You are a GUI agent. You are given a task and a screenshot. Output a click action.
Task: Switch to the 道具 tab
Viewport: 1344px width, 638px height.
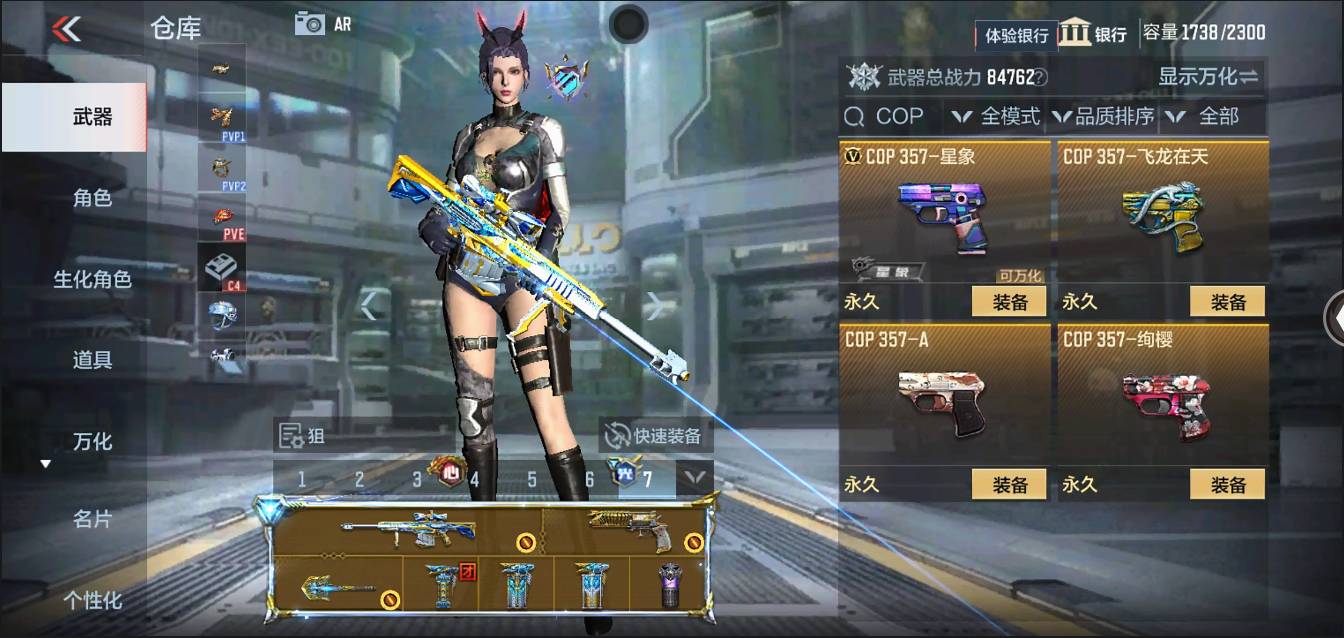(x=92, y=360)
